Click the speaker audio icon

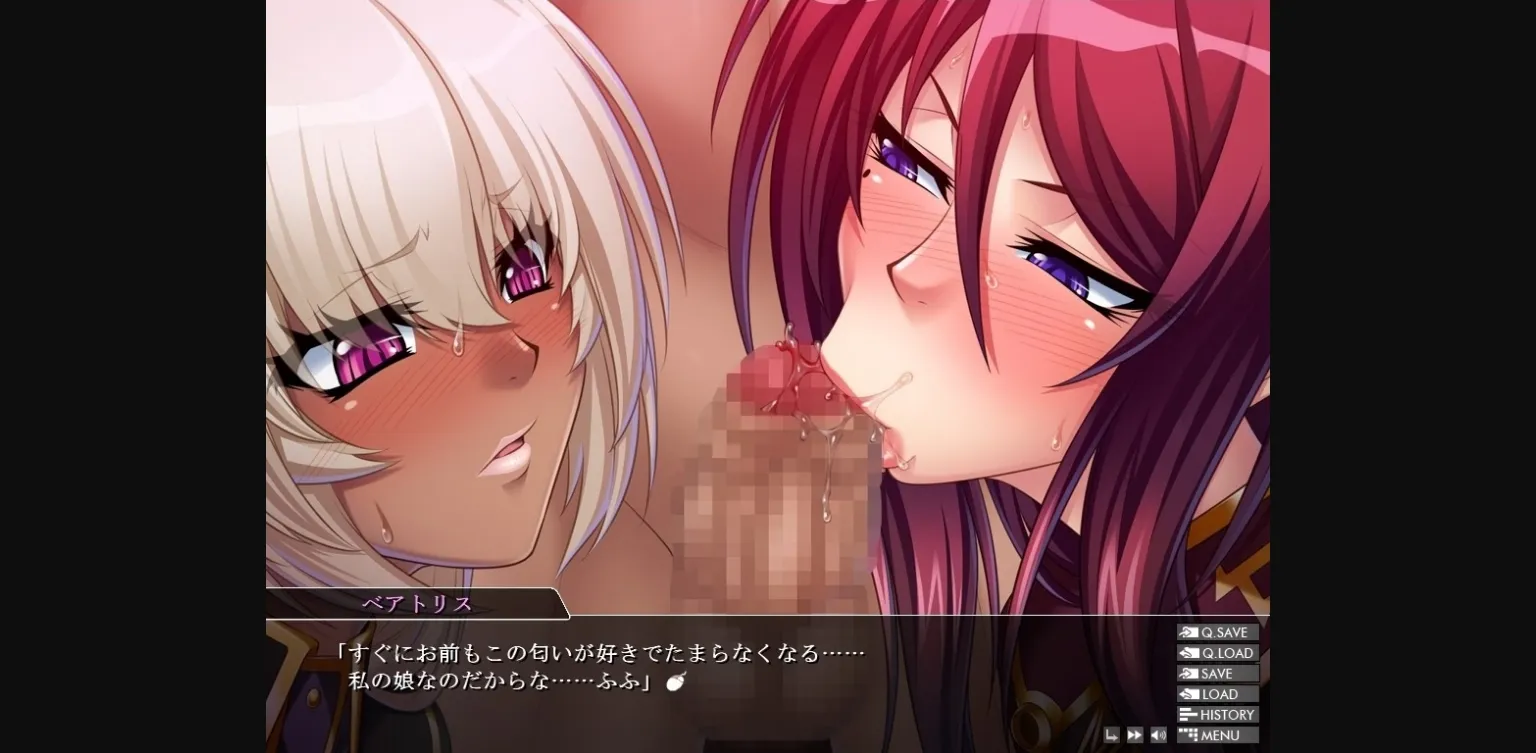pos(1158,736)
